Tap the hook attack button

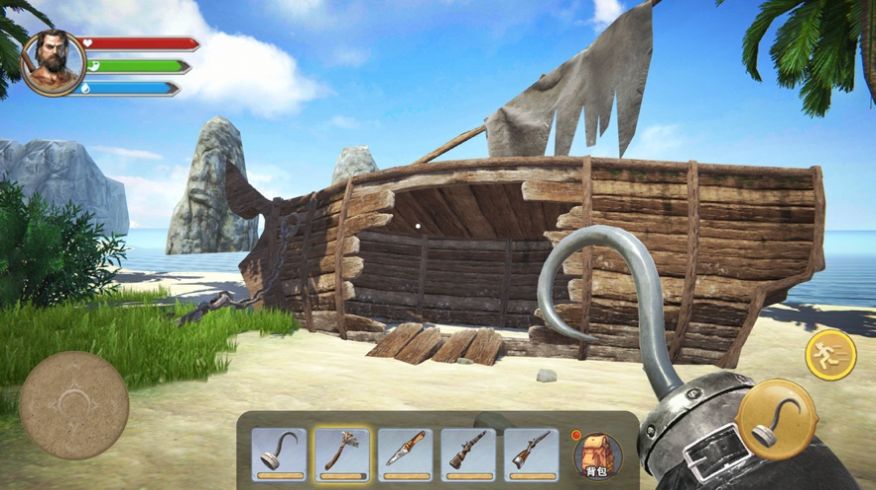[776, 418]
